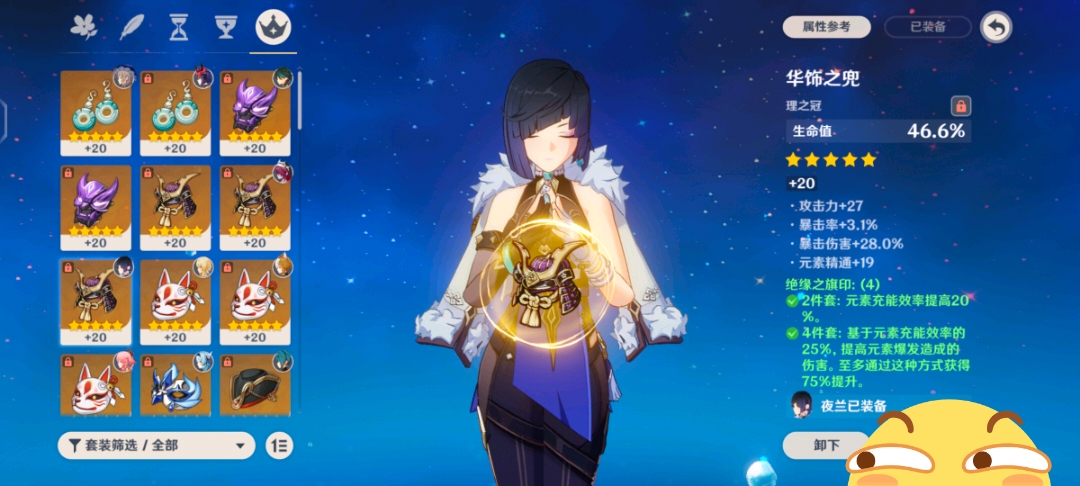Switch to the feather artifact tab
This screenshot has width=1080, height=486.
pos(132,28)
